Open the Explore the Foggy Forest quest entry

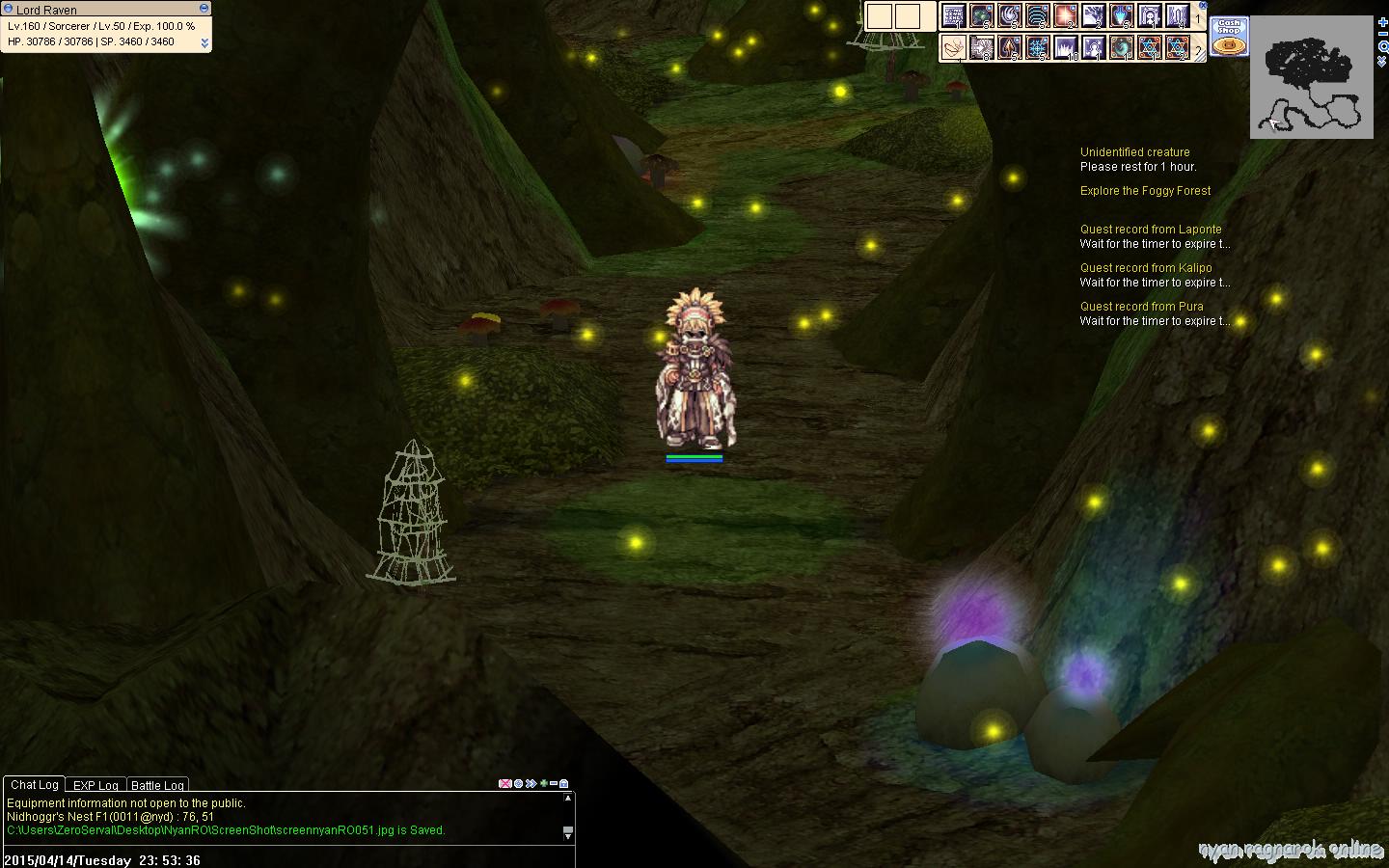click(1145, 191)
